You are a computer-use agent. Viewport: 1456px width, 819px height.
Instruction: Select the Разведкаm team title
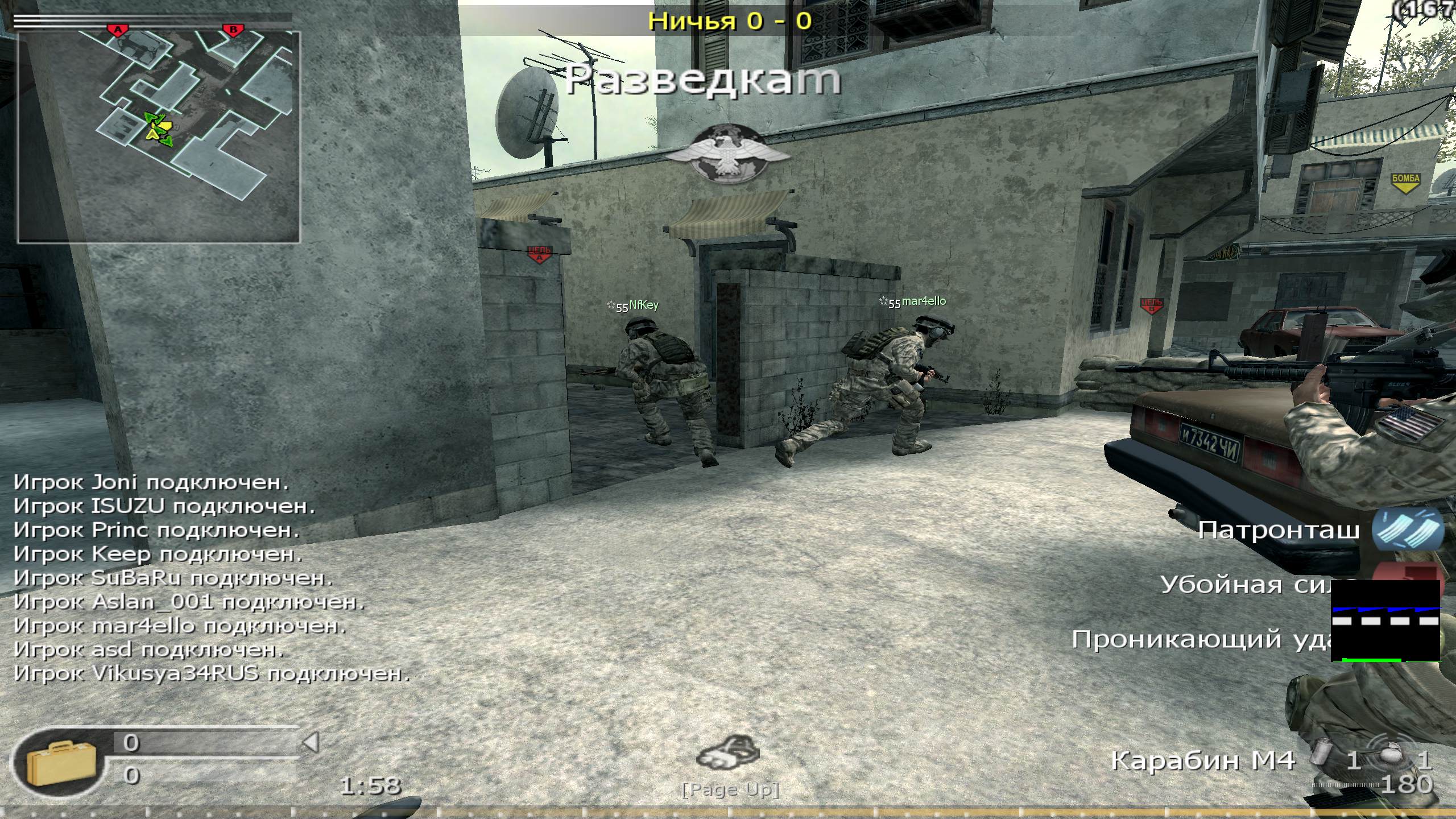[704, 80]
